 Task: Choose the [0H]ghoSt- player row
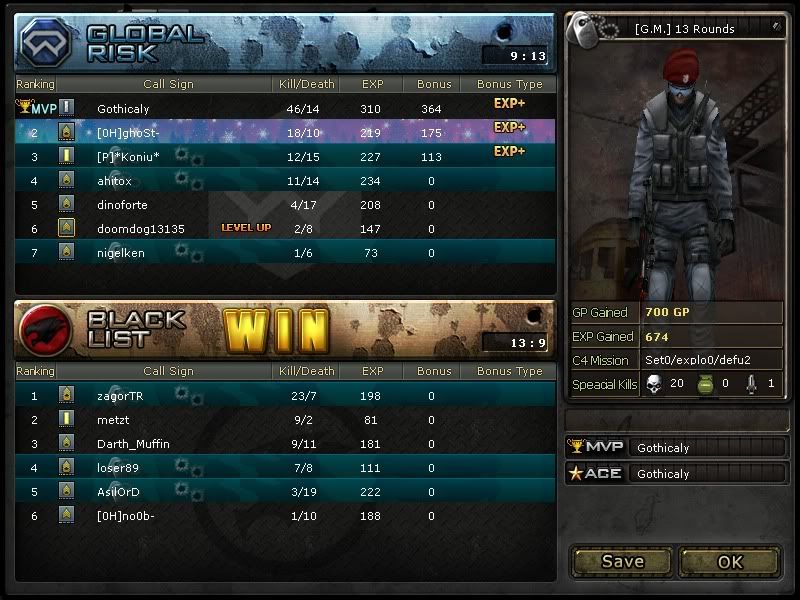click(x=285, y=132)
